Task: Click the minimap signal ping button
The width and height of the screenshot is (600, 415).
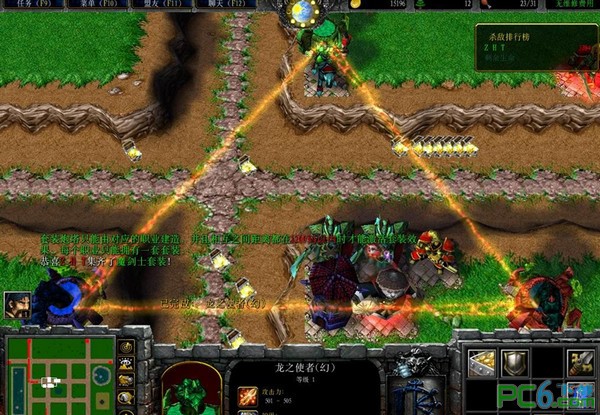Action: point(126,348)
